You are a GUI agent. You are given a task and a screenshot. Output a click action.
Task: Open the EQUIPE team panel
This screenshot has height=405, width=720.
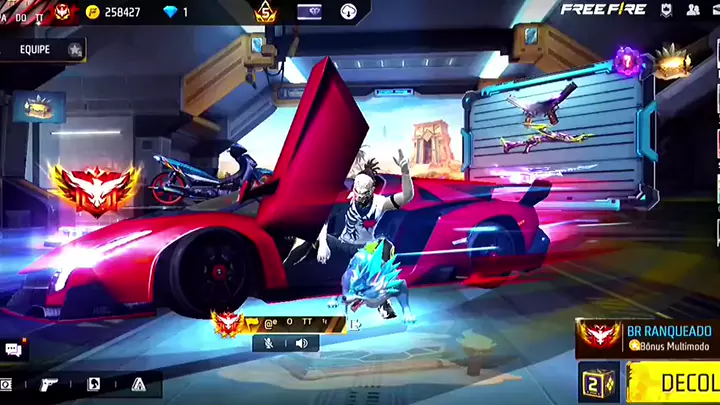coord(40,49)
